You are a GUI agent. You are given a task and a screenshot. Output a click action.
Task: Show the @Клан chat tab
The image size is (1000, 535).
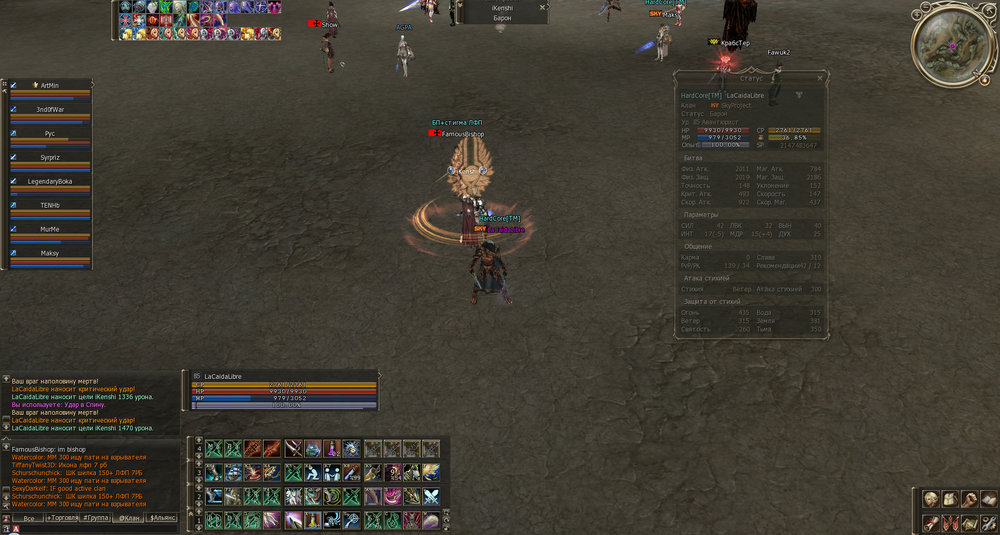[129, 518]
